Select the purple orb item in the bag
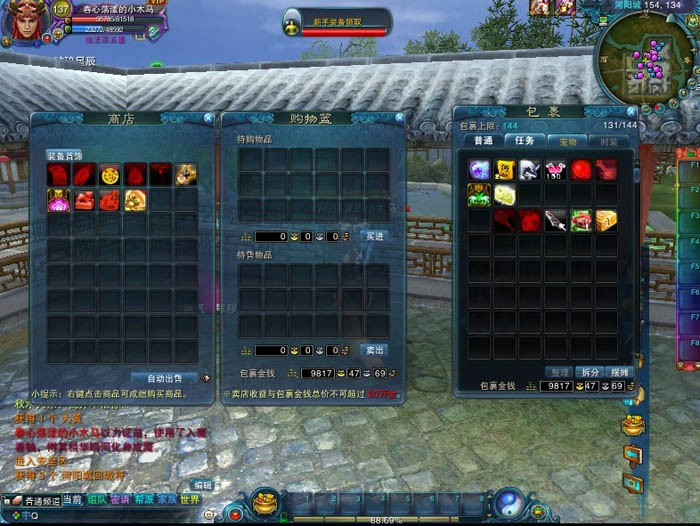This screenshot has height=526, width=700. (x=480, y=170)
